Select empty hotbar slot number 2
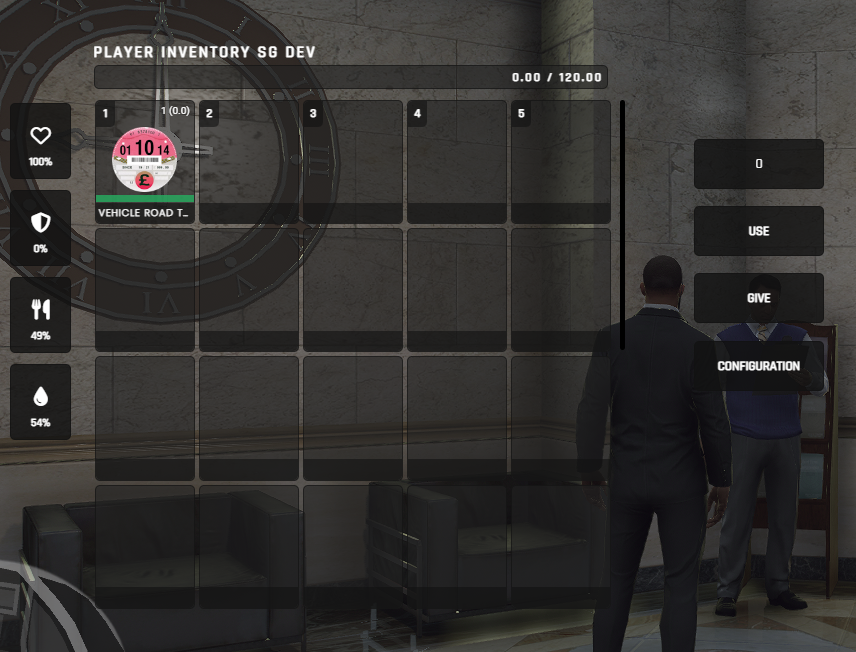856x652 pixels. tap(249, 161)
